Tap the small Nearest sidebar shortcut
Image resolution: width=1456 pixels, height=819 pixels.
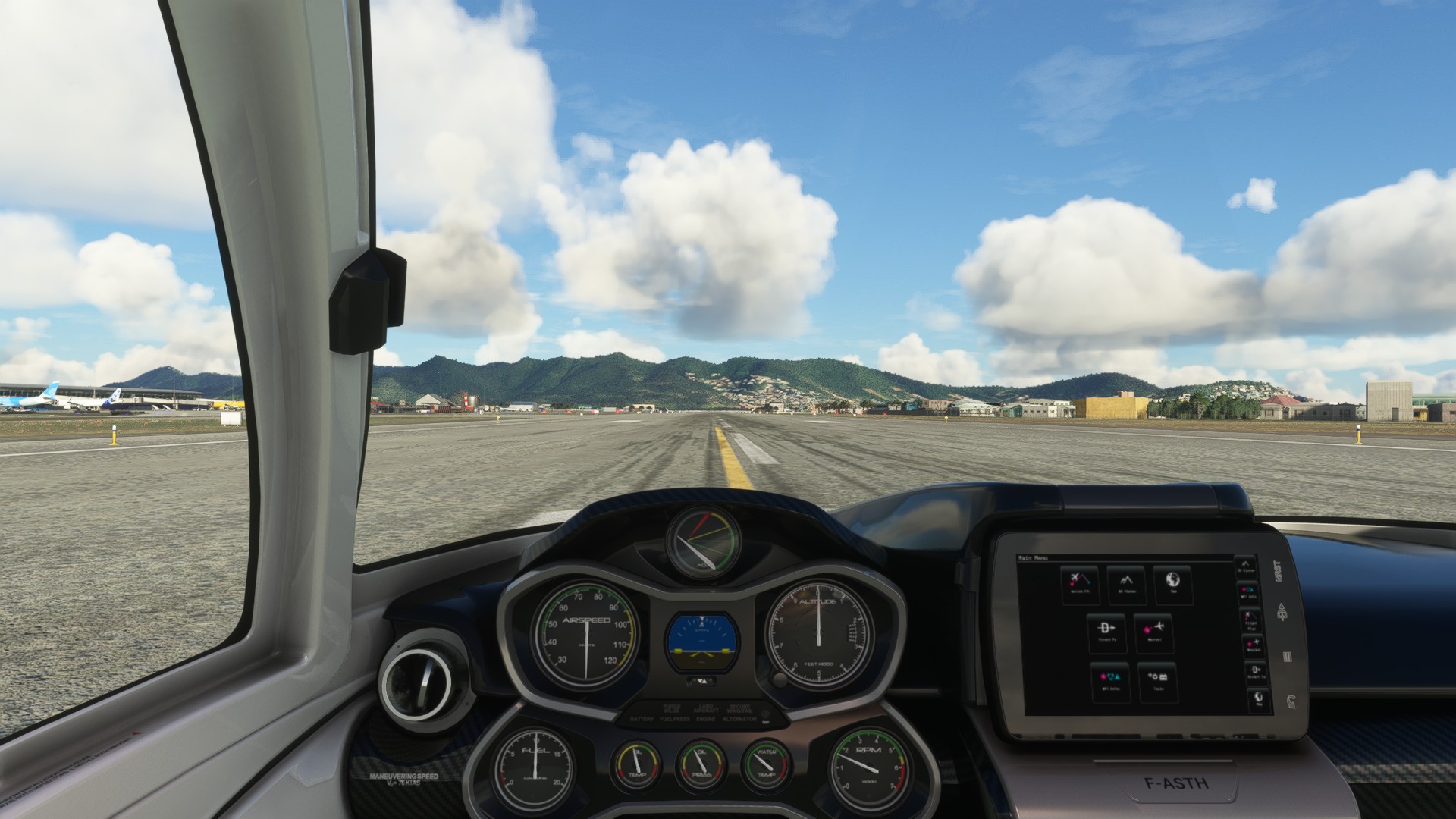pos(1252,645)
